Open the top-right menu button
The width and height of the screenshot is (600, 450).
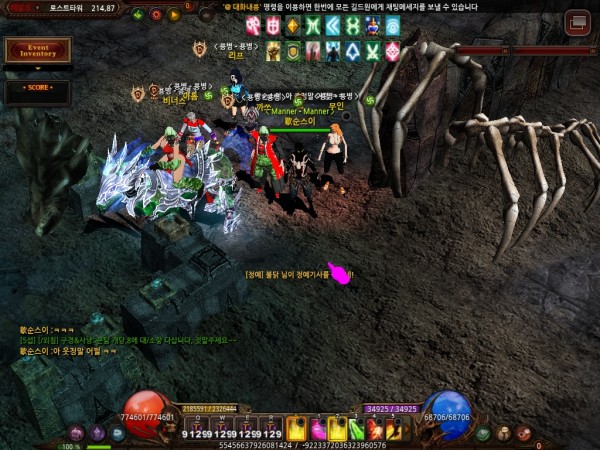tap(577, 22)
